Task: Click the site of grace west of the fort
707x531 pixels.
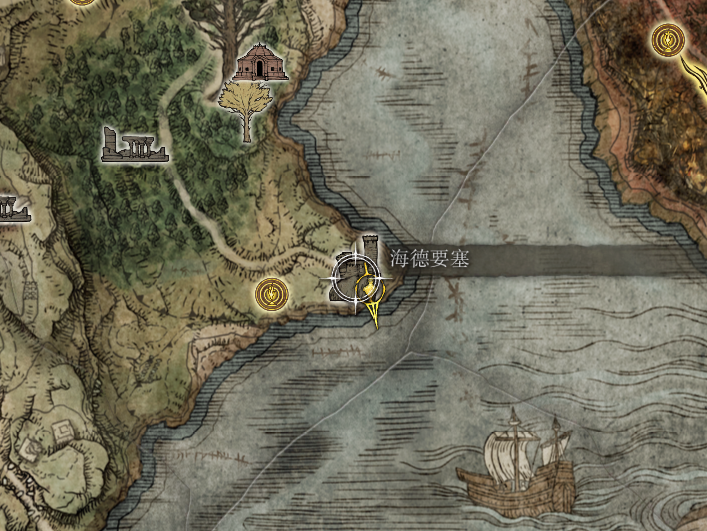Action: [x=271, y=294]
